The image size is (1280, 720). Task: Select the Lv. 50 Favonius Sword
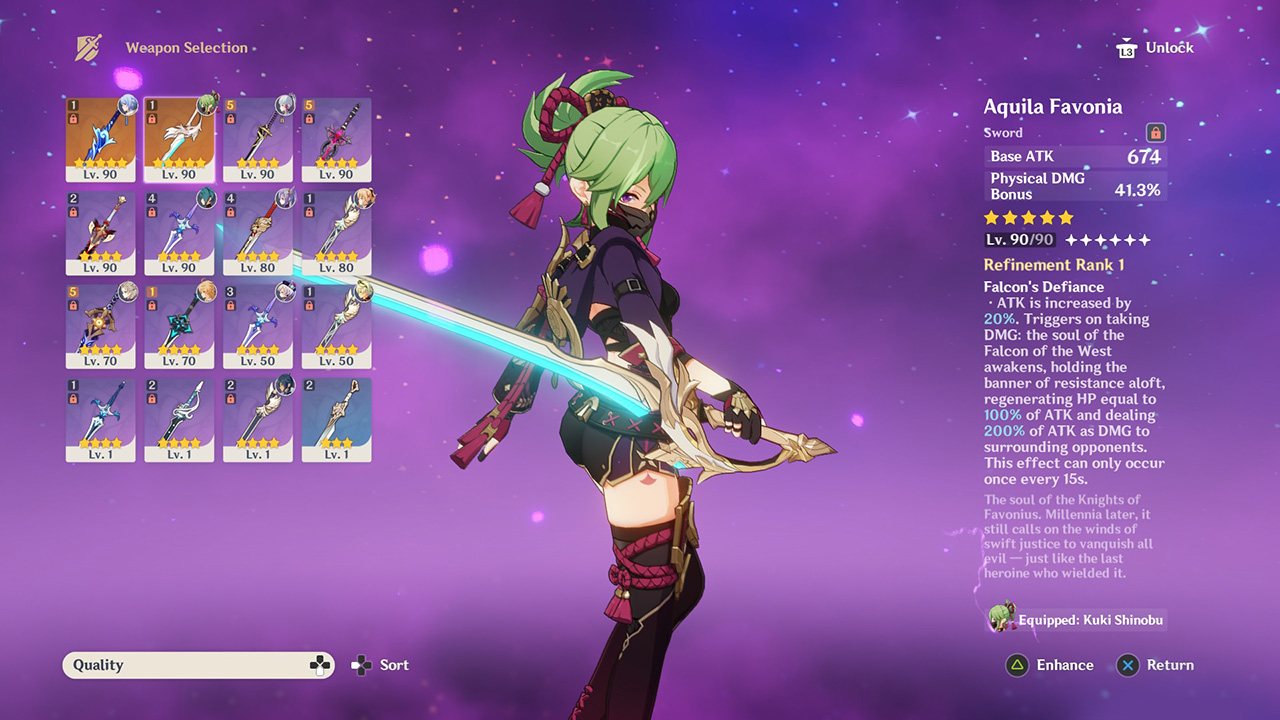coord(336,322)
